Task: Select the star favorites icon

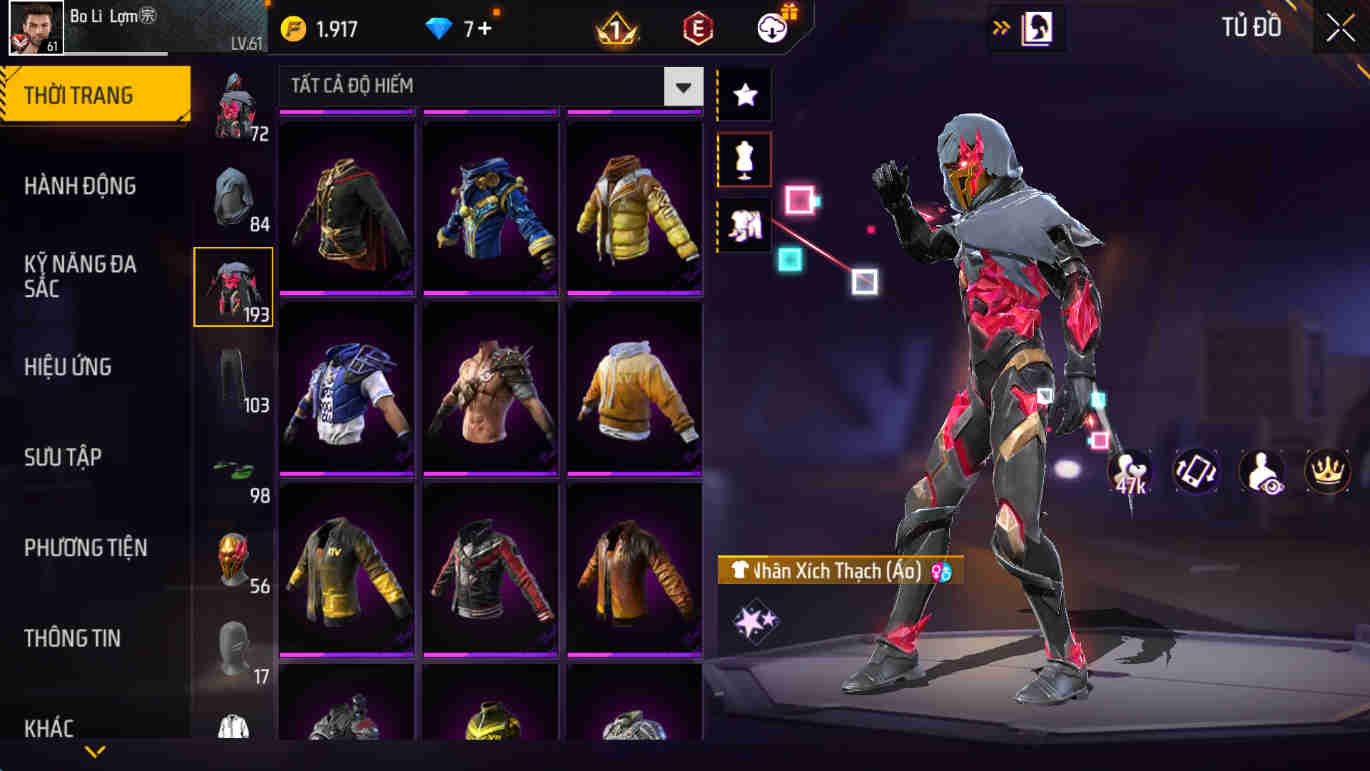Action: tap(743, 95)
